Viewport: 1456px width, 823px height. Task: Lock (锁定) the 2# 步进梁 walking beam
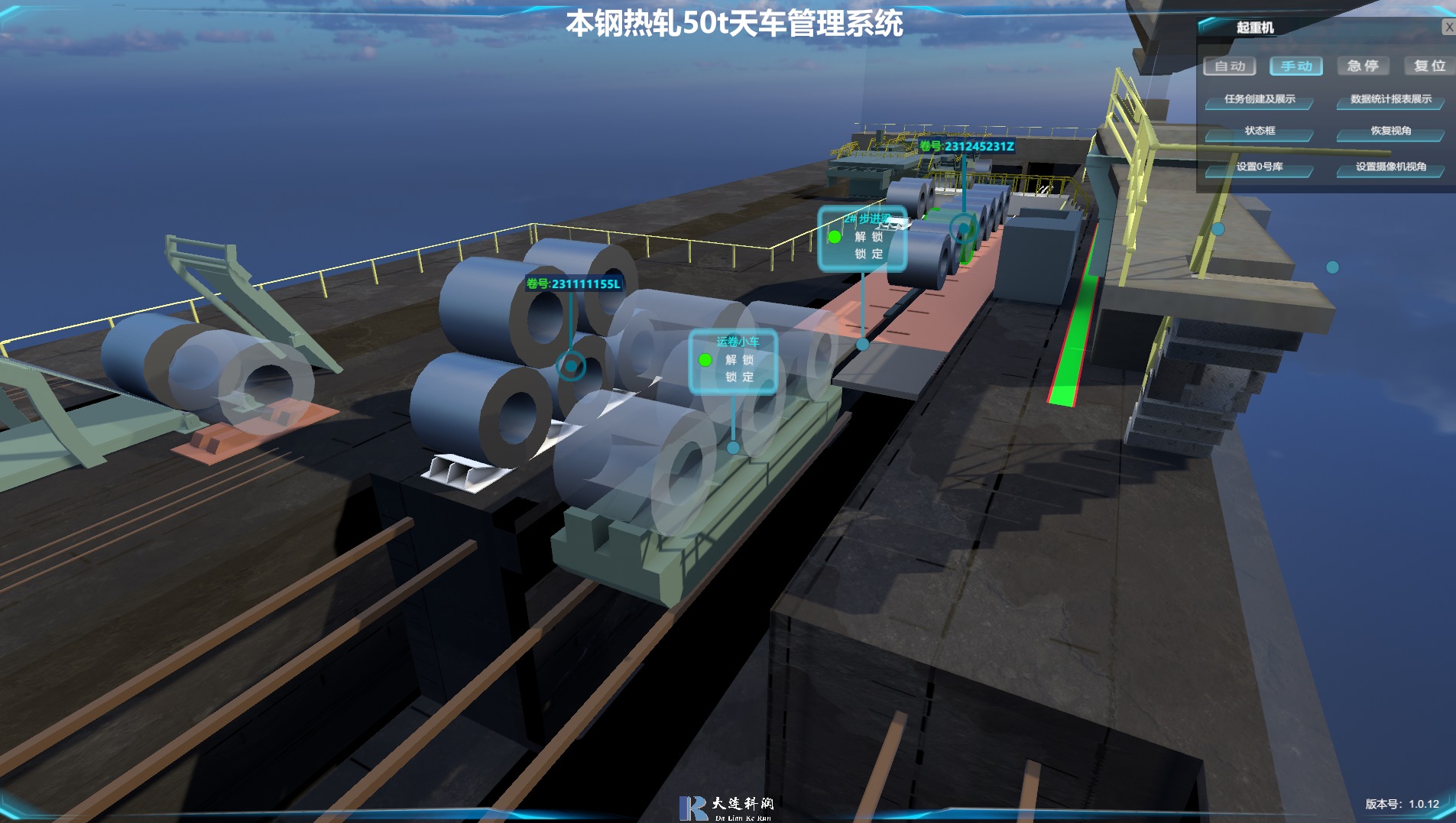pyautogui.click(x=868, y=254)
